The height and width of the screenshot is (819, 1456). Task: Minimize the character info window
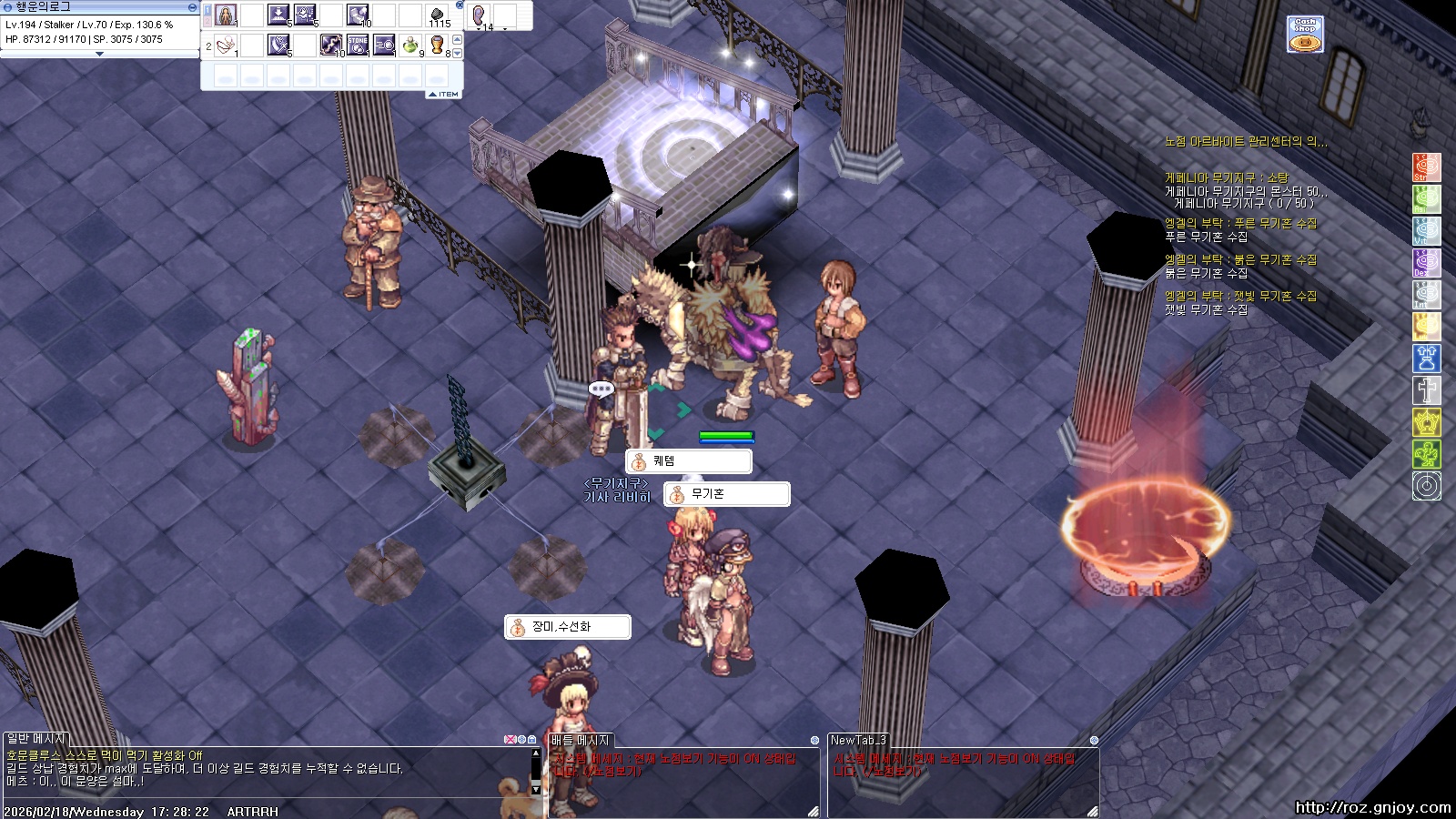tap(192, 6)
